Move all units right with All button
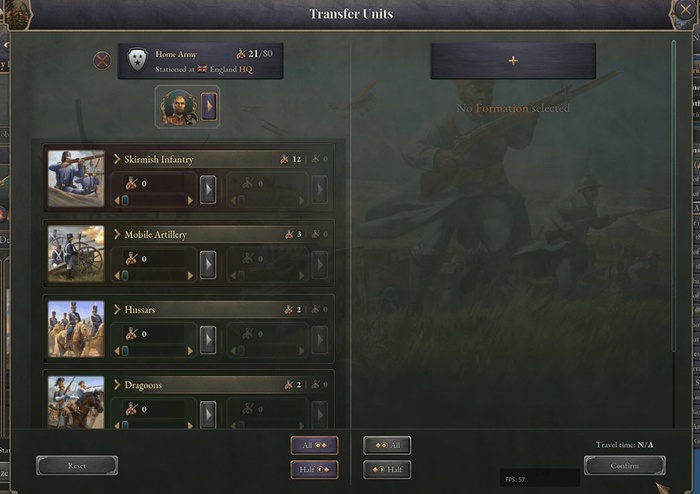 [x=315, y=446]
